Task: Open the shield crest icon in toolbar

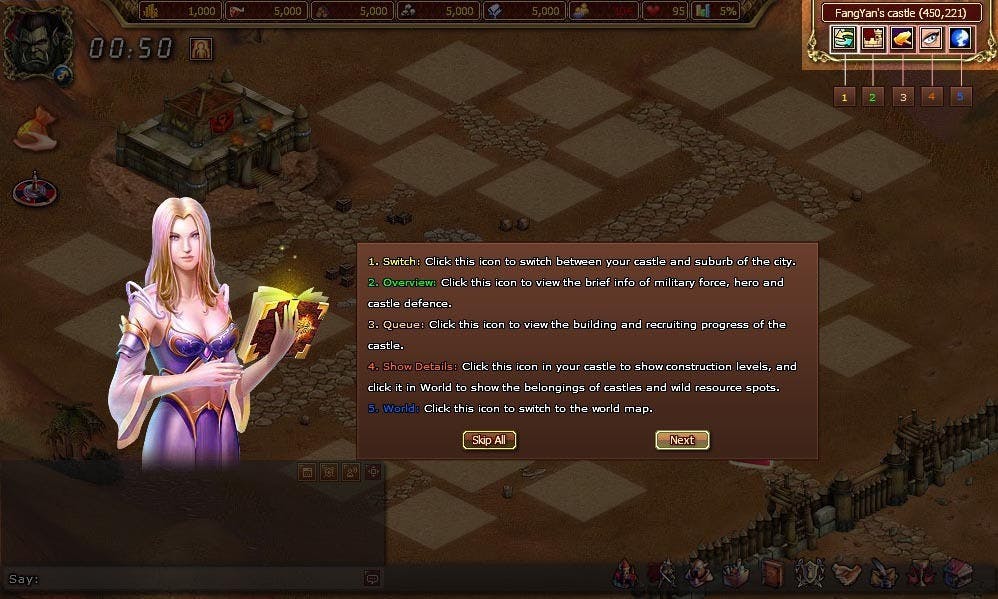Action: click(x=807, y=574)
